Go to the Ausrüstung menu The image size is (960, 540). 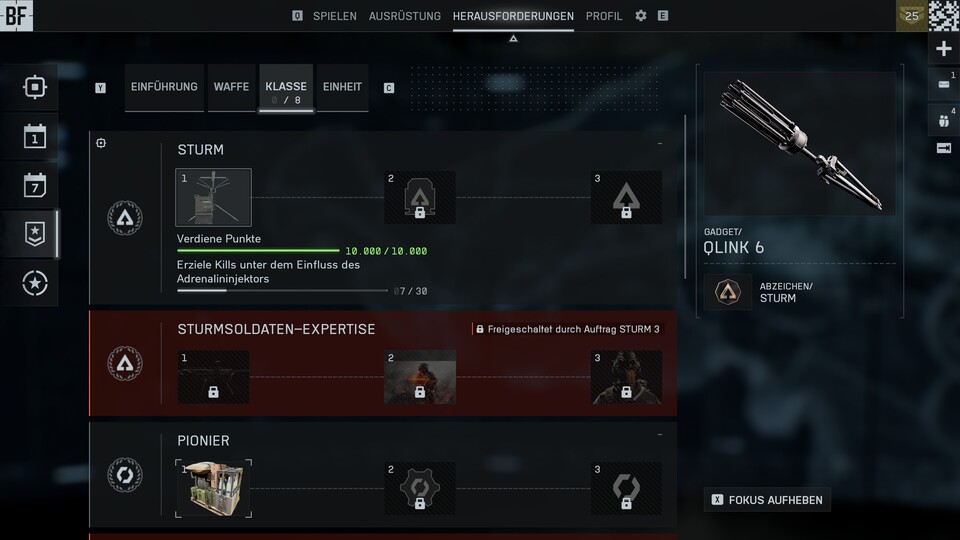tap(404, 16)
